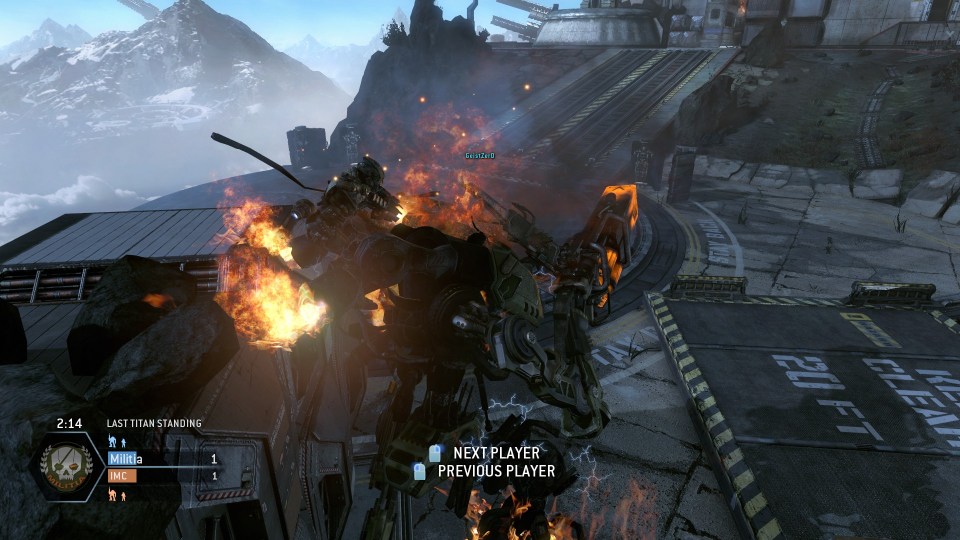Switch to the next player view
Screen dimensions: 960x540
[x=486, y=453]
